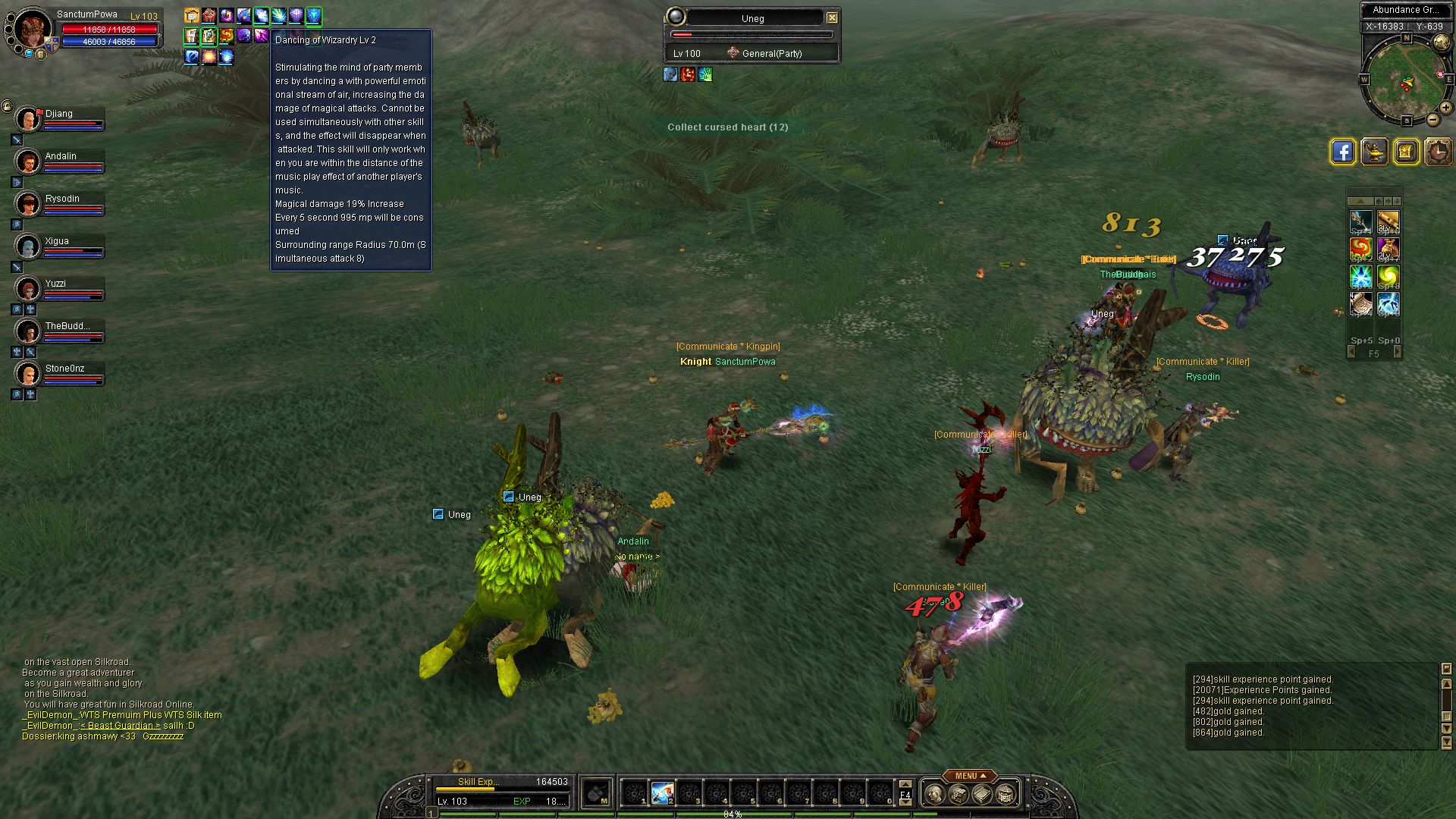Zoom in the minimap with the plus button
The width and height of the screenshot is (1456, 819).
tap(1446, 108)
